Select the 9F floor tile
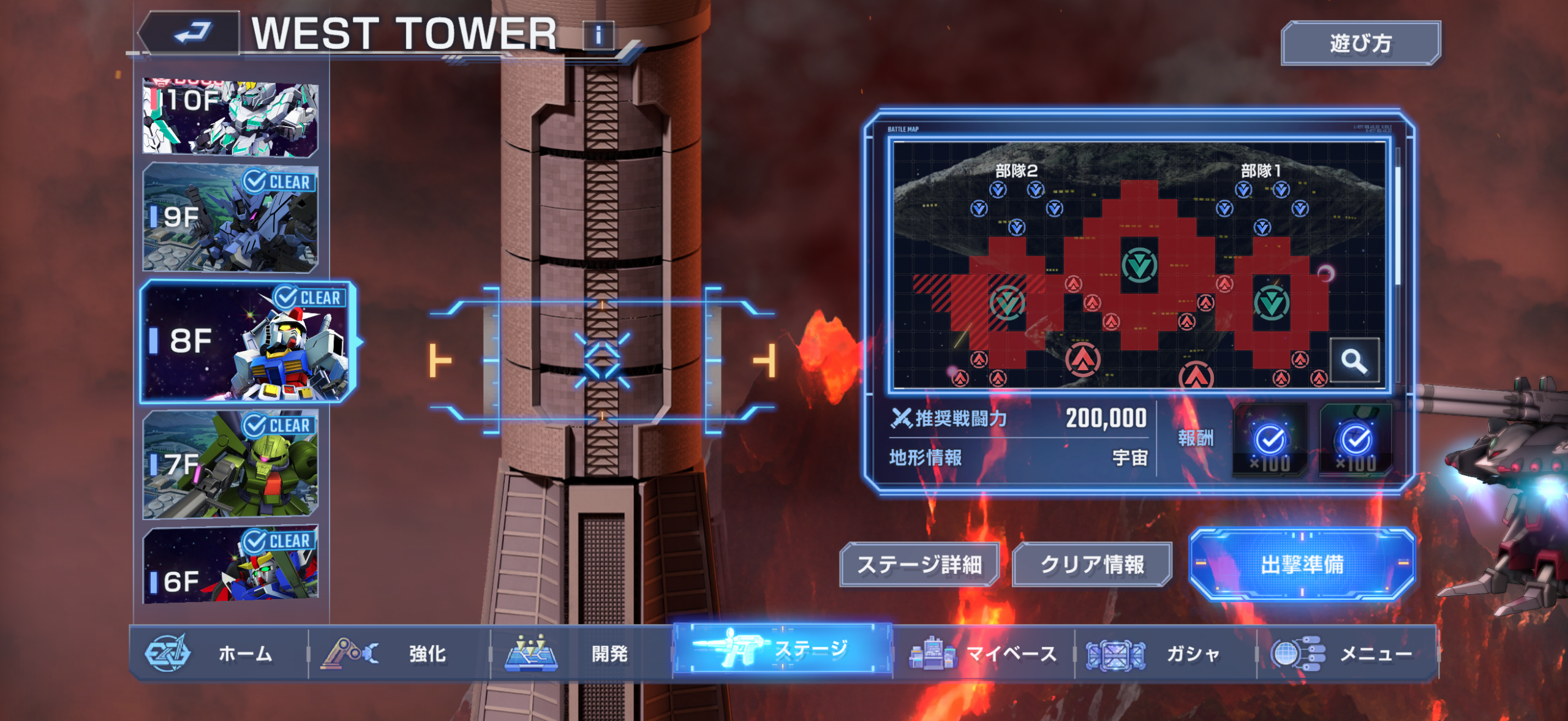The width and height of the screenshot is (1568, 721). tap(230, 217)
